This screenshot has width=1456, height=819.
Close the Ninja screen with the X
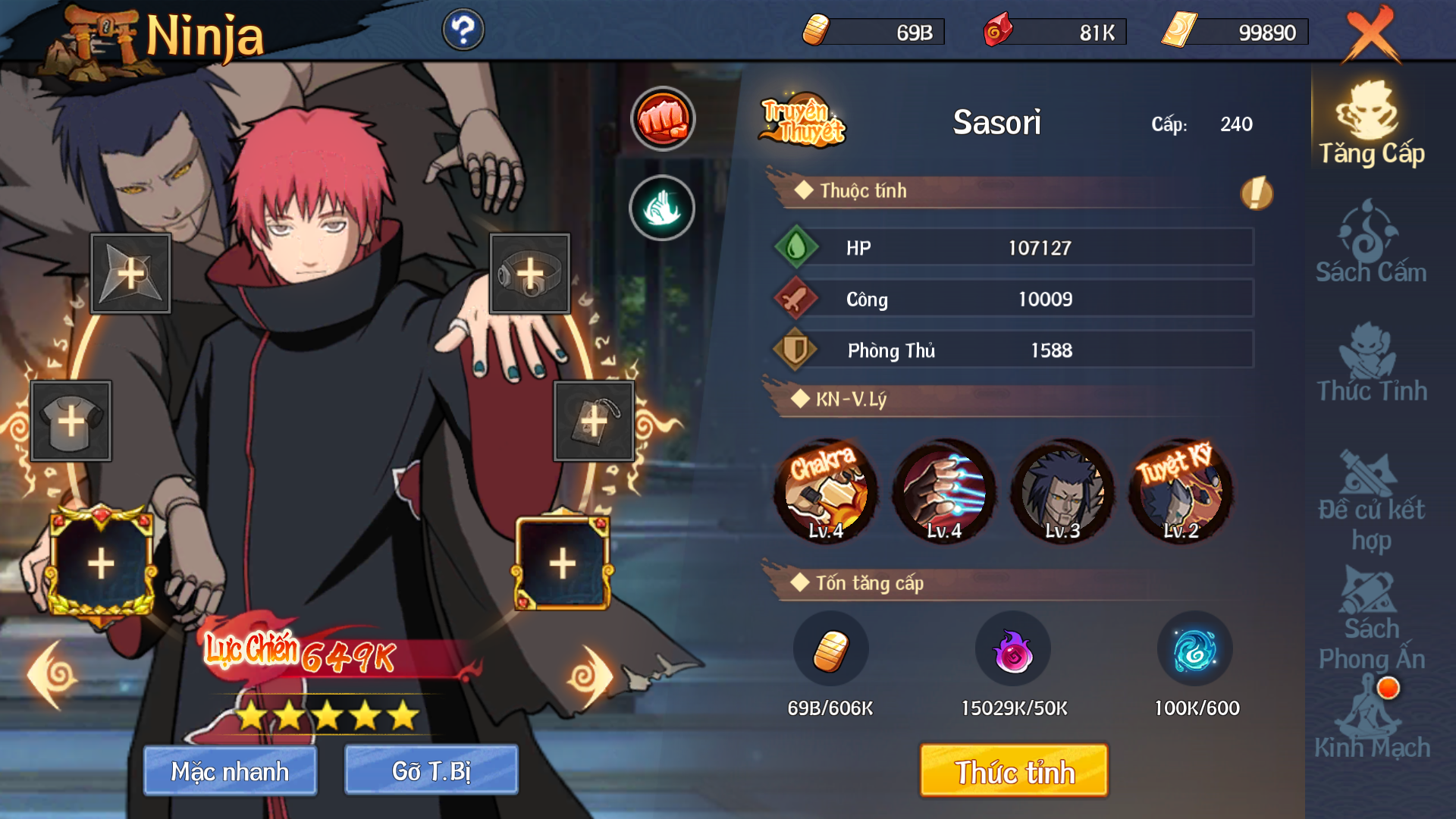pos(1371,34)
